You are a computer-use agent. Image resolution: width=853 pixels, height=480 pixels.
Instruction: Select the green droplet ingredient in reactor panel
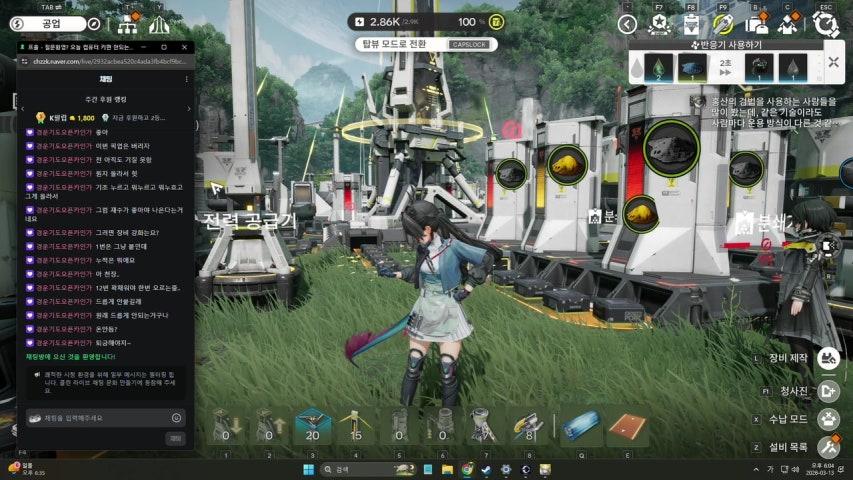click(x=658, y=66)
